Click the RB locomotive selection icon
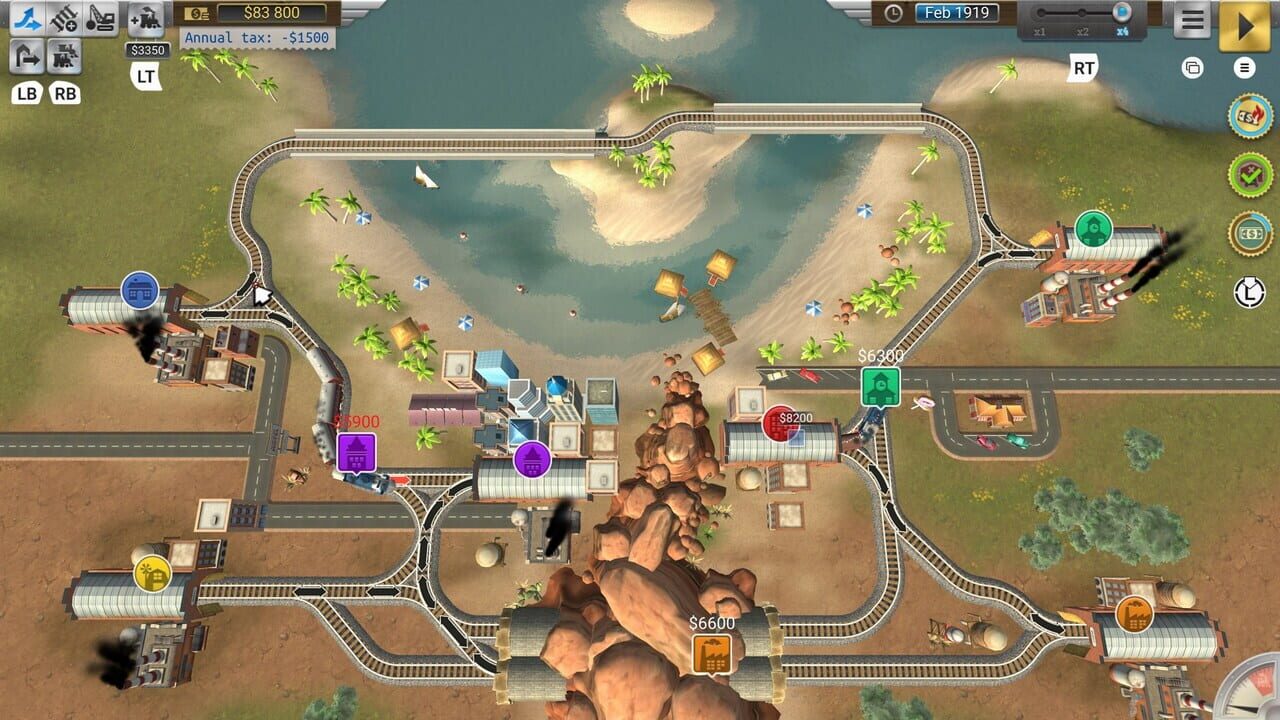The image size is (1280, 720). 64,57
